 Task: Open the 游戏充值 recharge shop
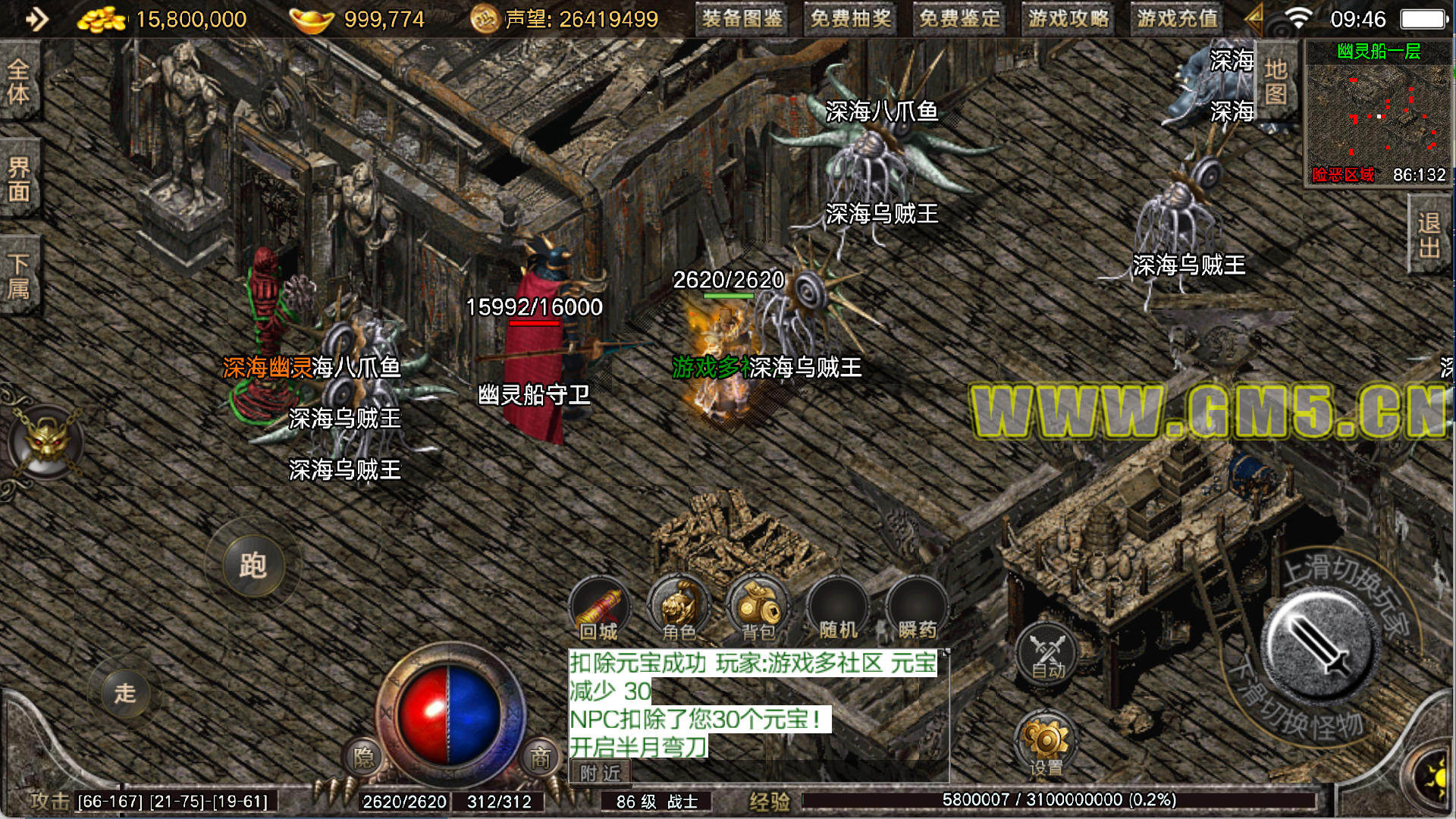pos(1177,19)
